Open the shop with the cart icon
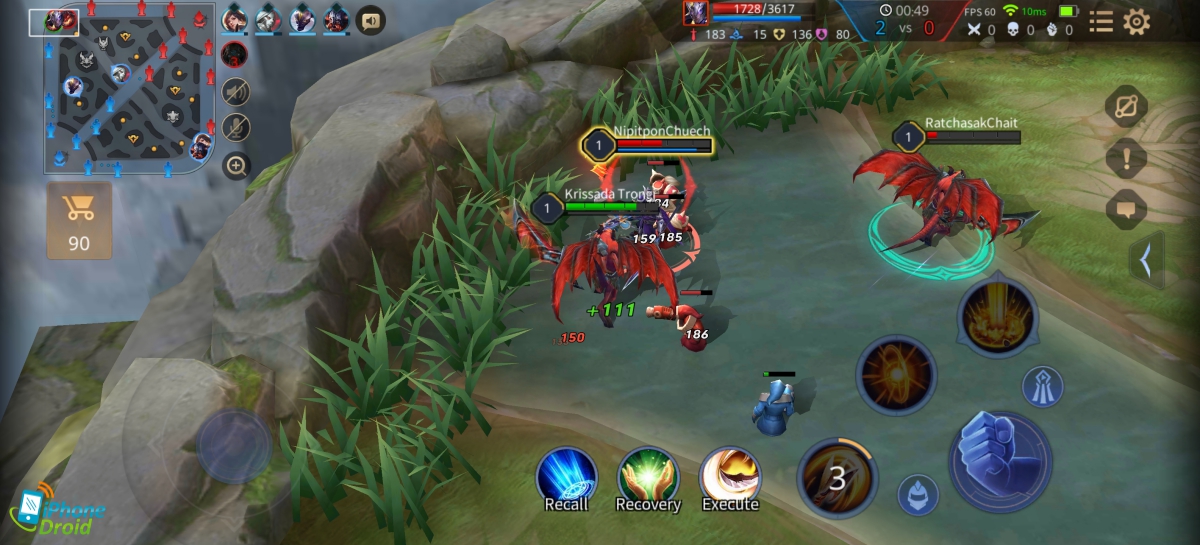Screen dimensions: 1200x545 click(79, 219)
